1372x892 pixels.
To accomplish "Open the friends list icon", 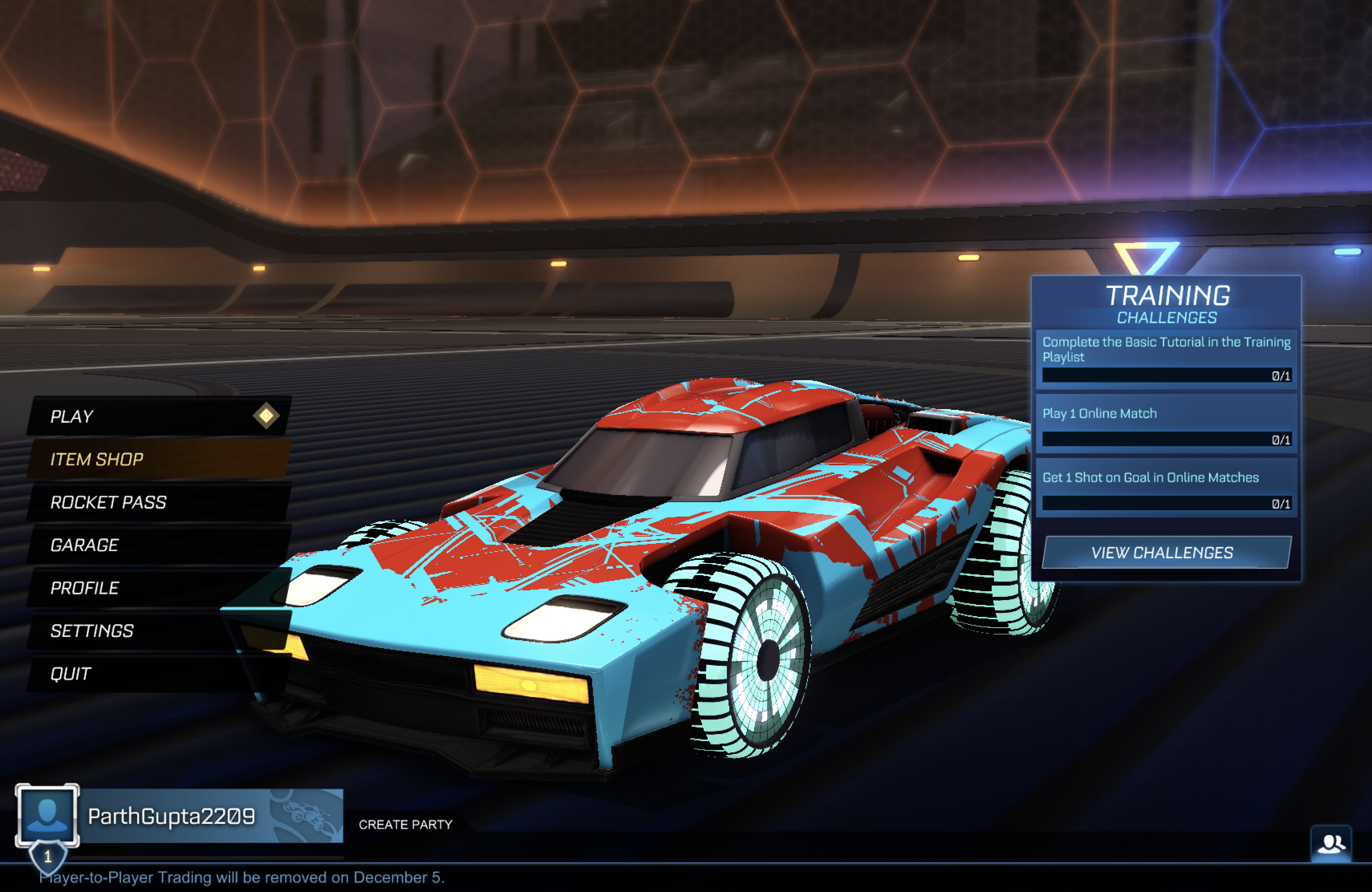I will tap(1331, 844).
